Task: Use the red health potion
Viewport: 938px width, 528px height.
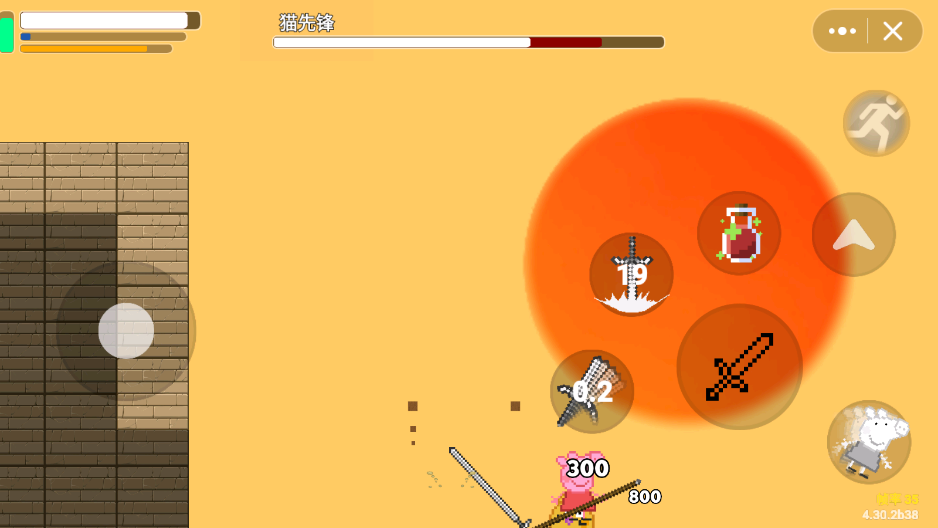Action: (x=739, y=233)
